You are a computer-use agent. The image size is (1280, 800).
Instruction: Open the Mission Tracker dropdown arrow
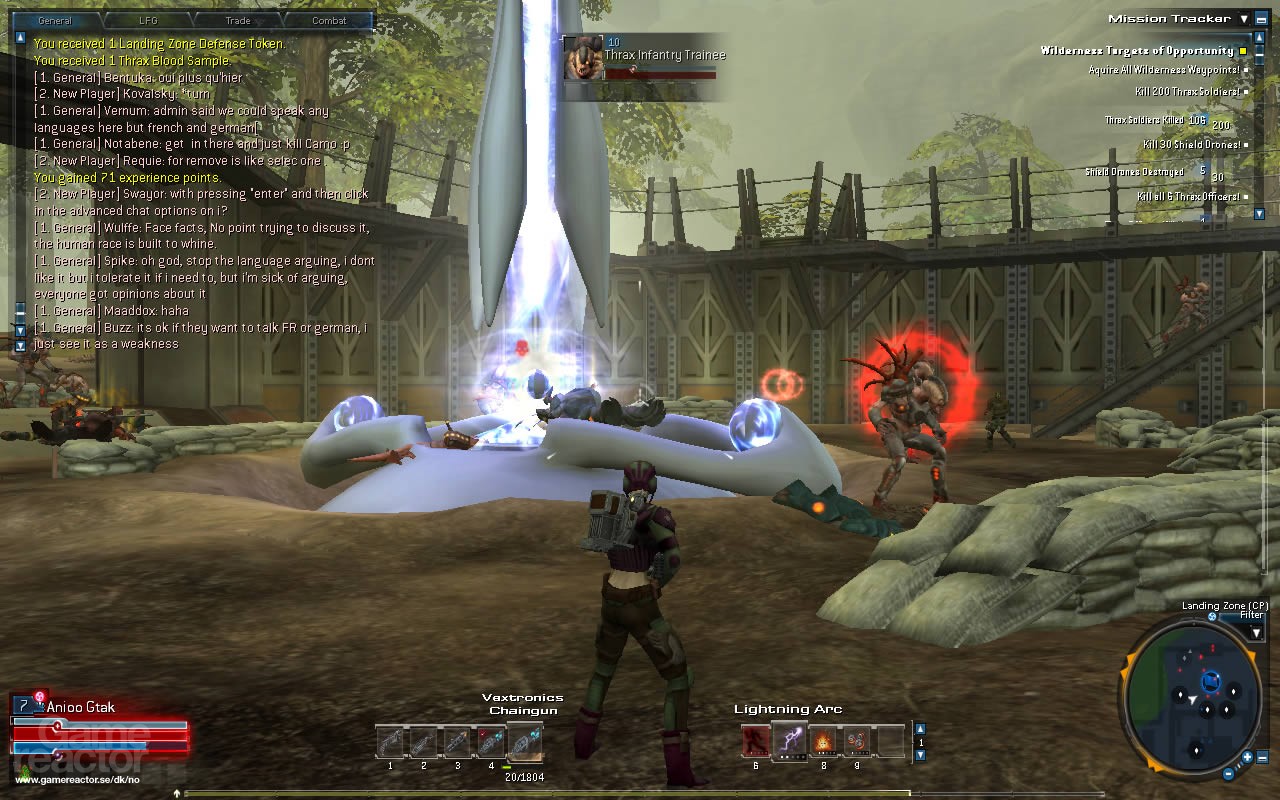tap(1244, 19)
